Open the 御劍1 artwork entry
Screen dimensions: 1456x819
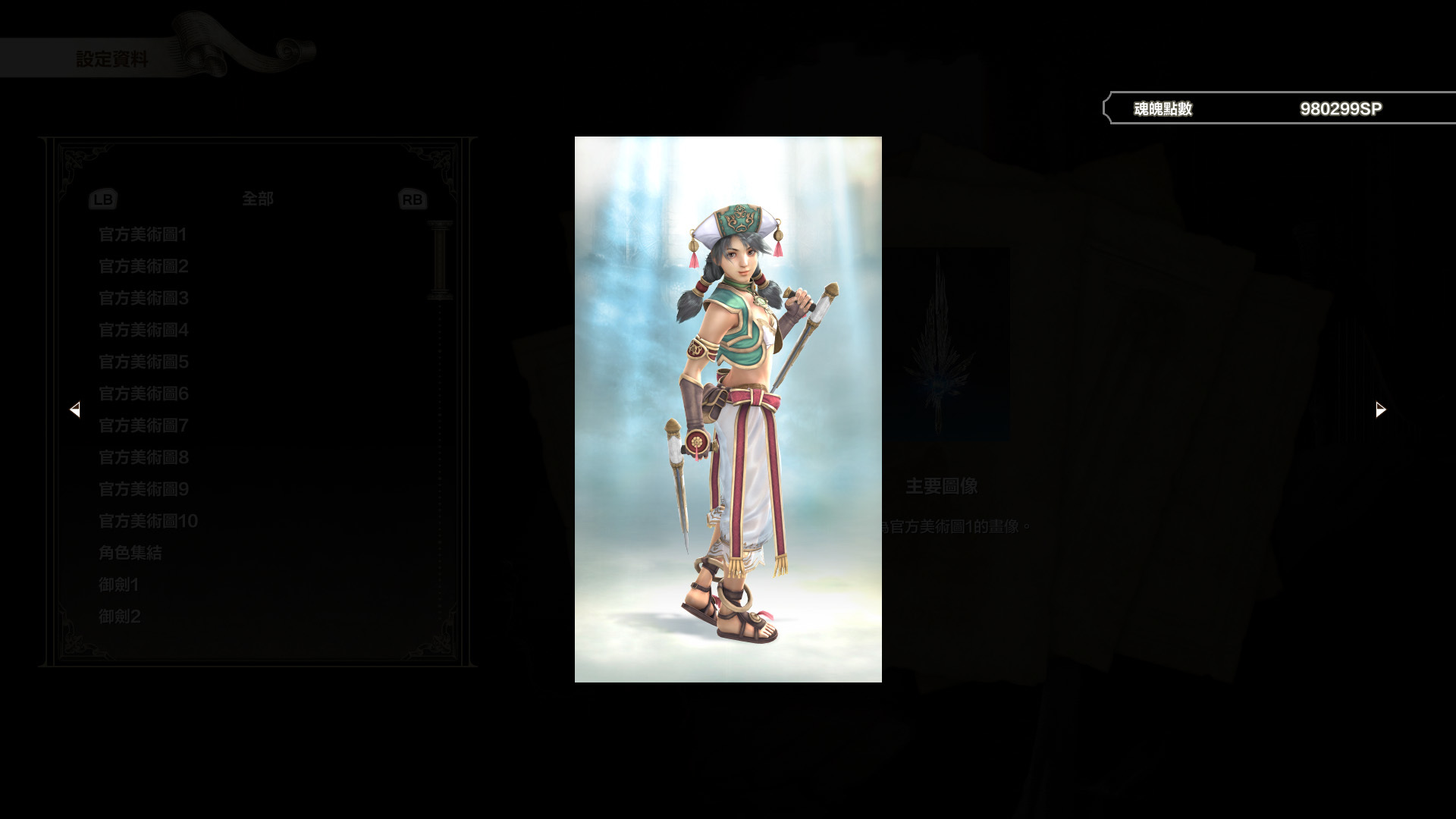pos(119,585)
